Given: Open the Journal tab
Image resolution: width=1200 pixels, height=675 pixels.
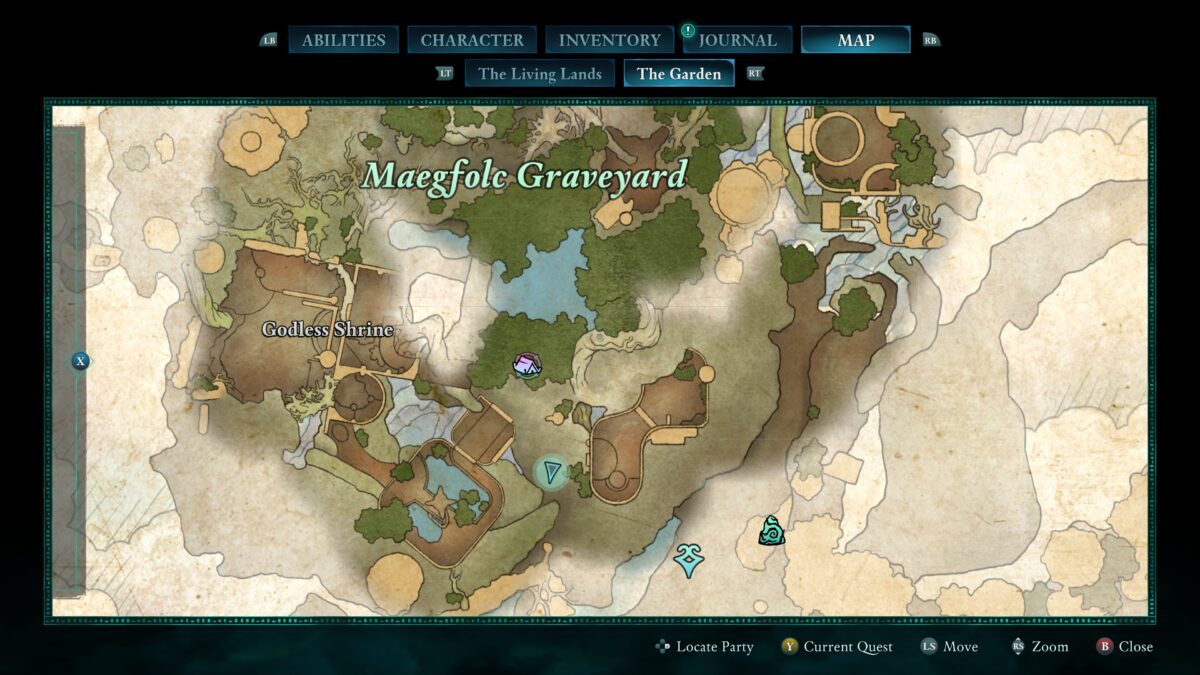Looking at the screenshot, I should coord(737,40).
